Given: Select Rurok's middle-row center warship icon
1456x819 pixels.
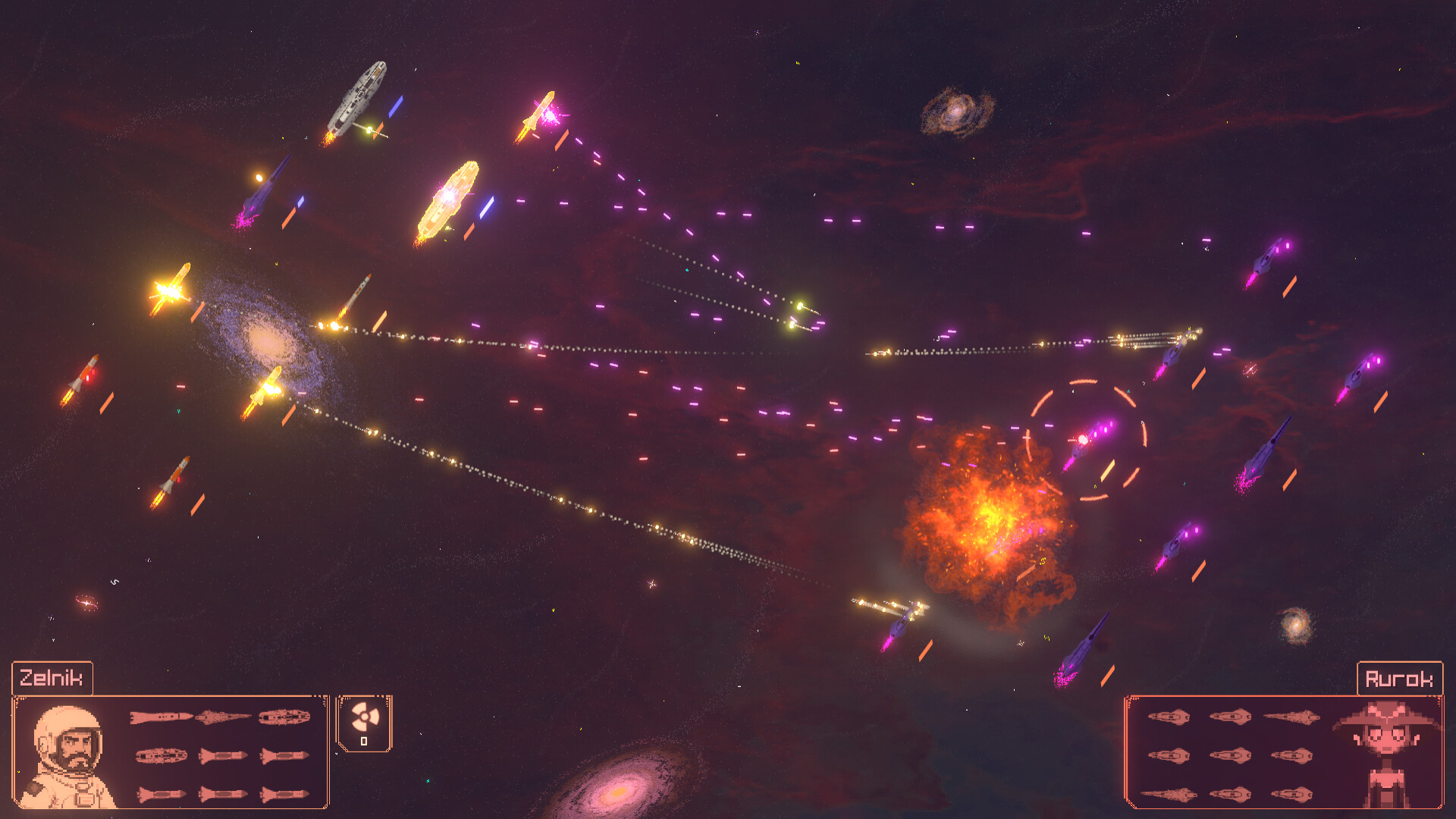Looking at the screenshot, I should [x=1232, y=755].
